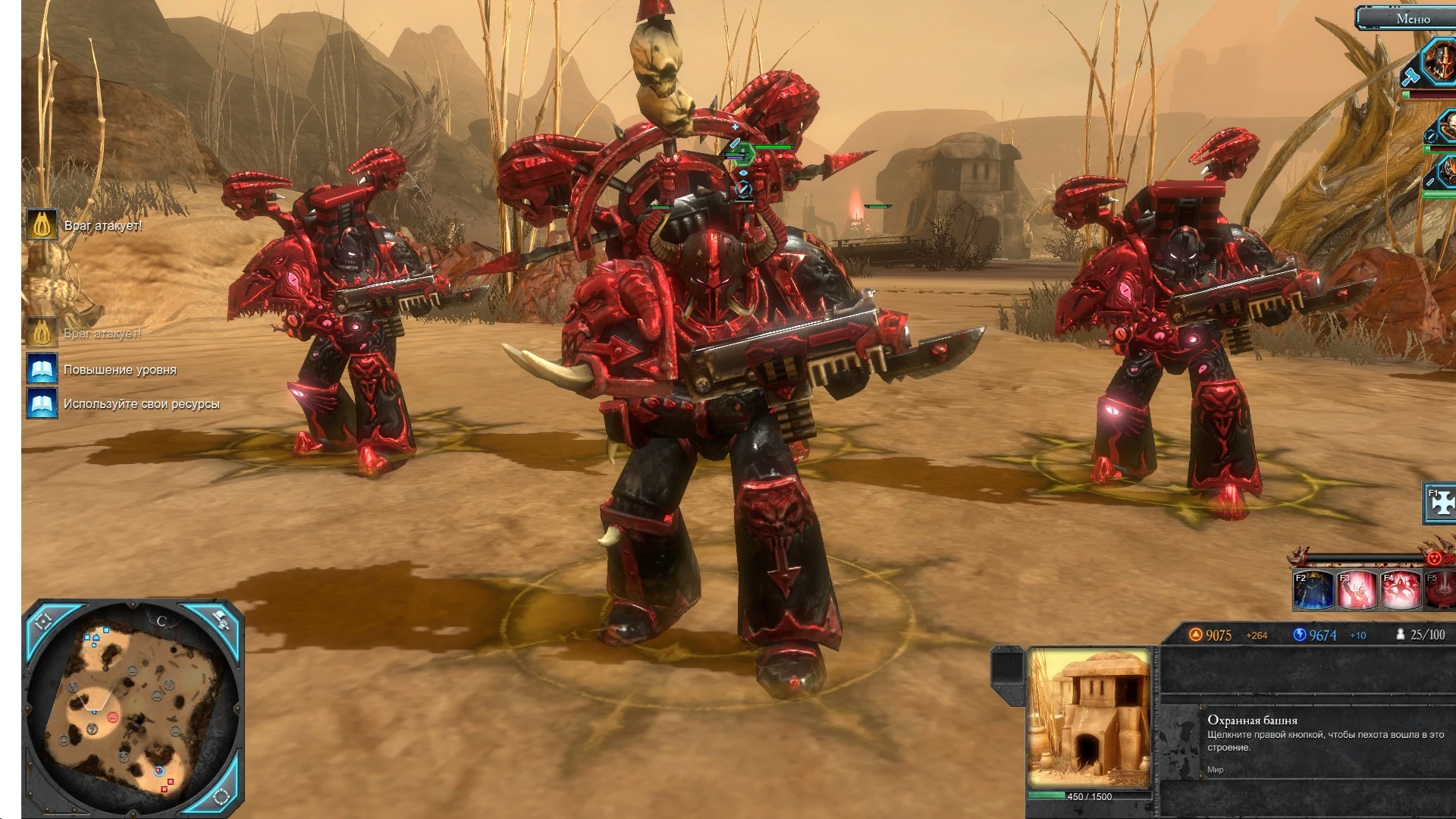This screenshot has height=819, width=1456.
Task: Expand the first 'Враг атакует!' alert
Action: [x=104, y=224]
